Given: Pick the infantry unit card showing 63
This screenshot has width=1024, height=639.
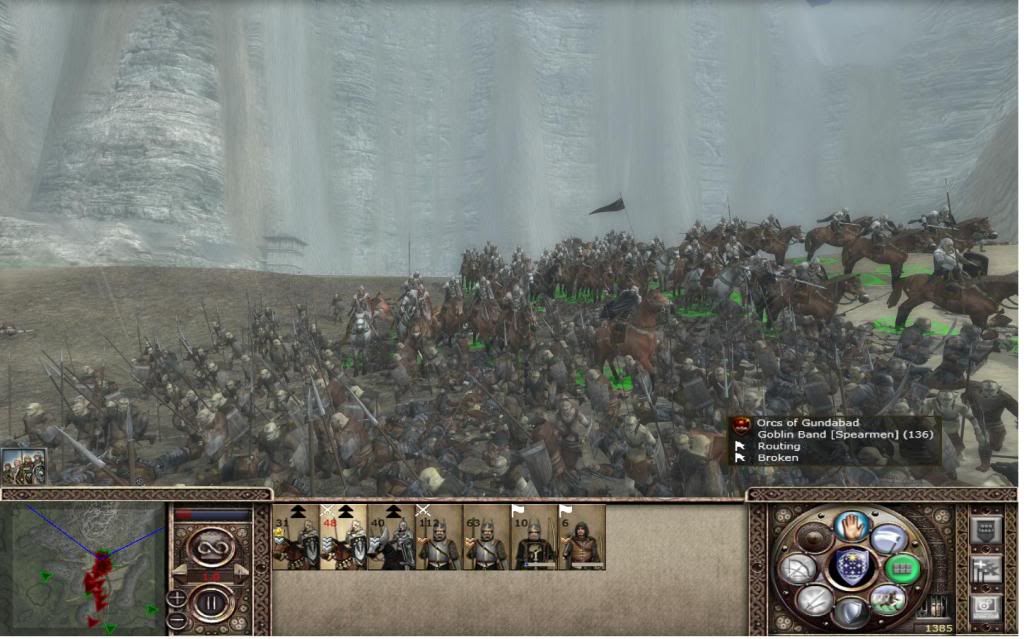Looking at the screenshot, I should 487,538.
